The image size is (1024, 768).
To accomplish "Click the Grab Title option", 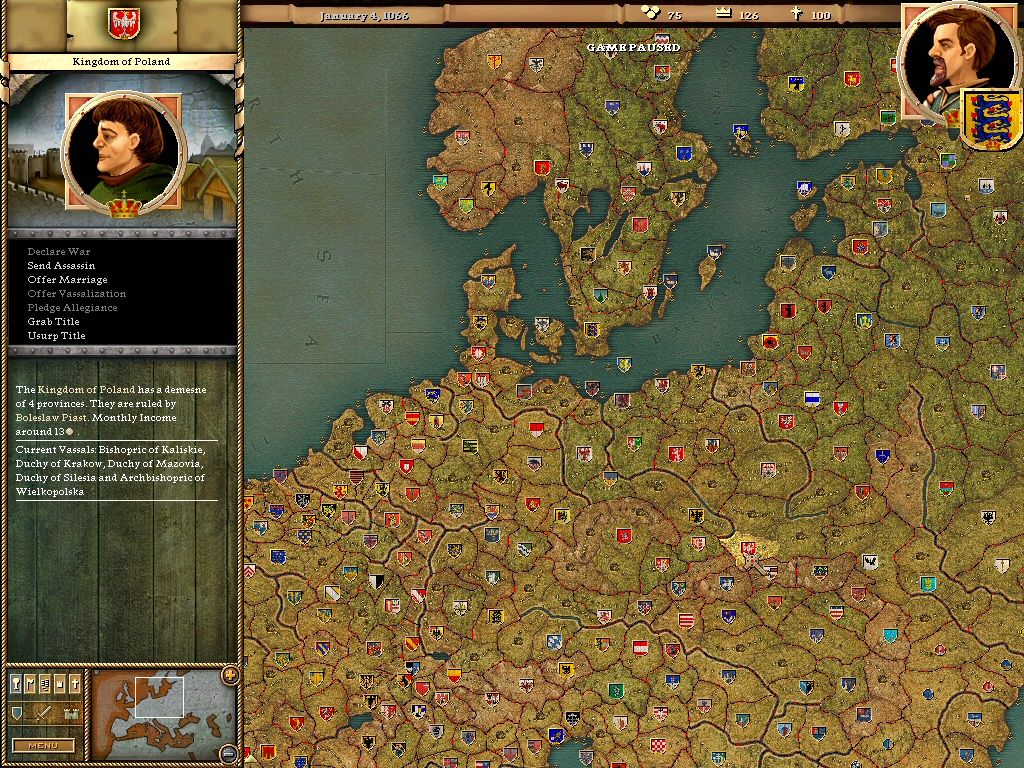I will click(x=53, y=322).
